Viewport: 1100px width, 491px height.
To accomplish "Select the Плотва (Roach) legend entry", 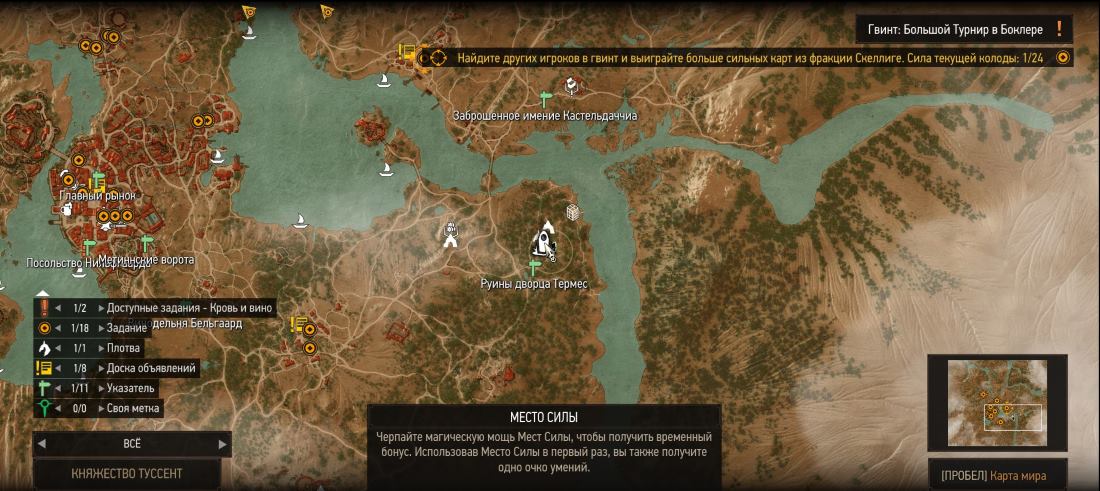I will 124,348.
